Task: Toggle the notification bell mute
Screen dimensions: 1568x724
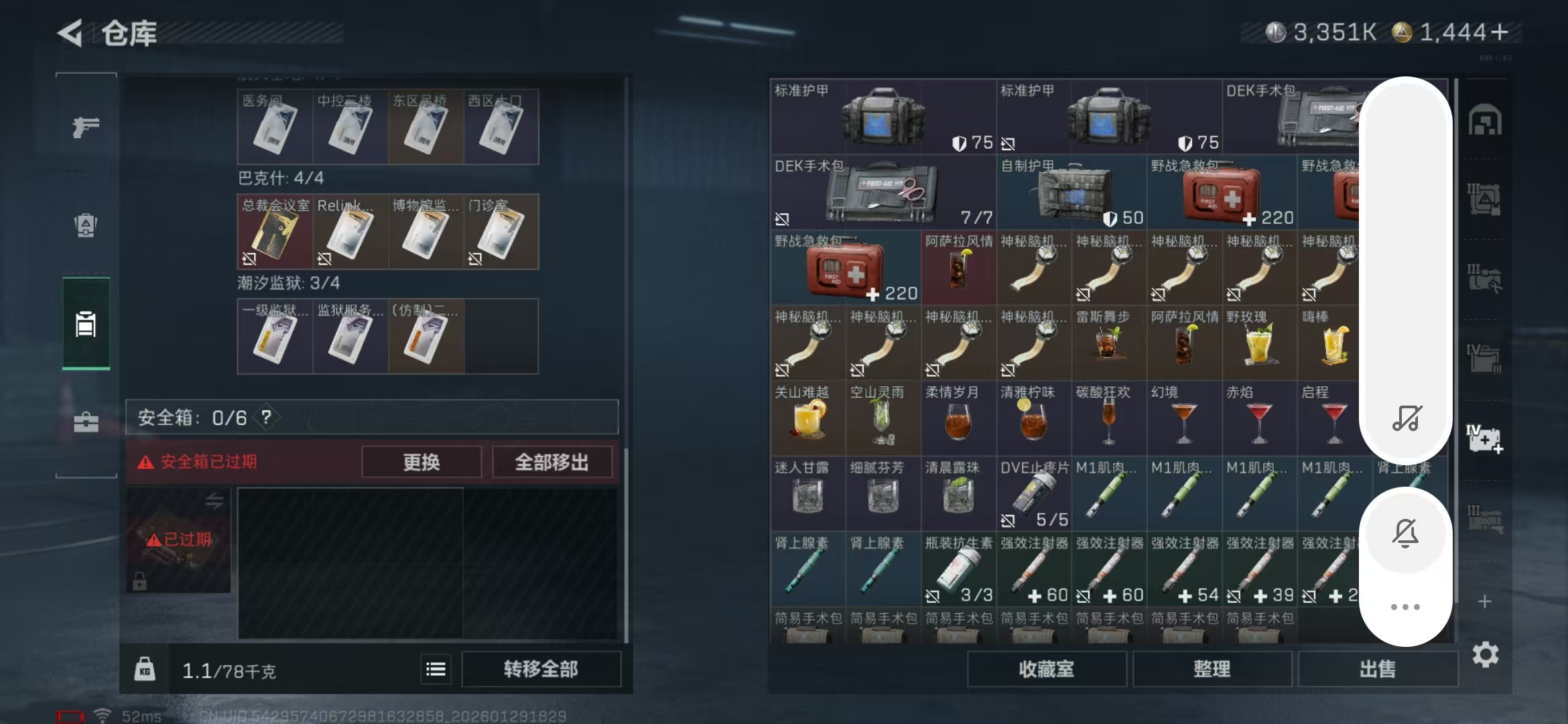Action: pyautogui.click(x=1406, y=533)
